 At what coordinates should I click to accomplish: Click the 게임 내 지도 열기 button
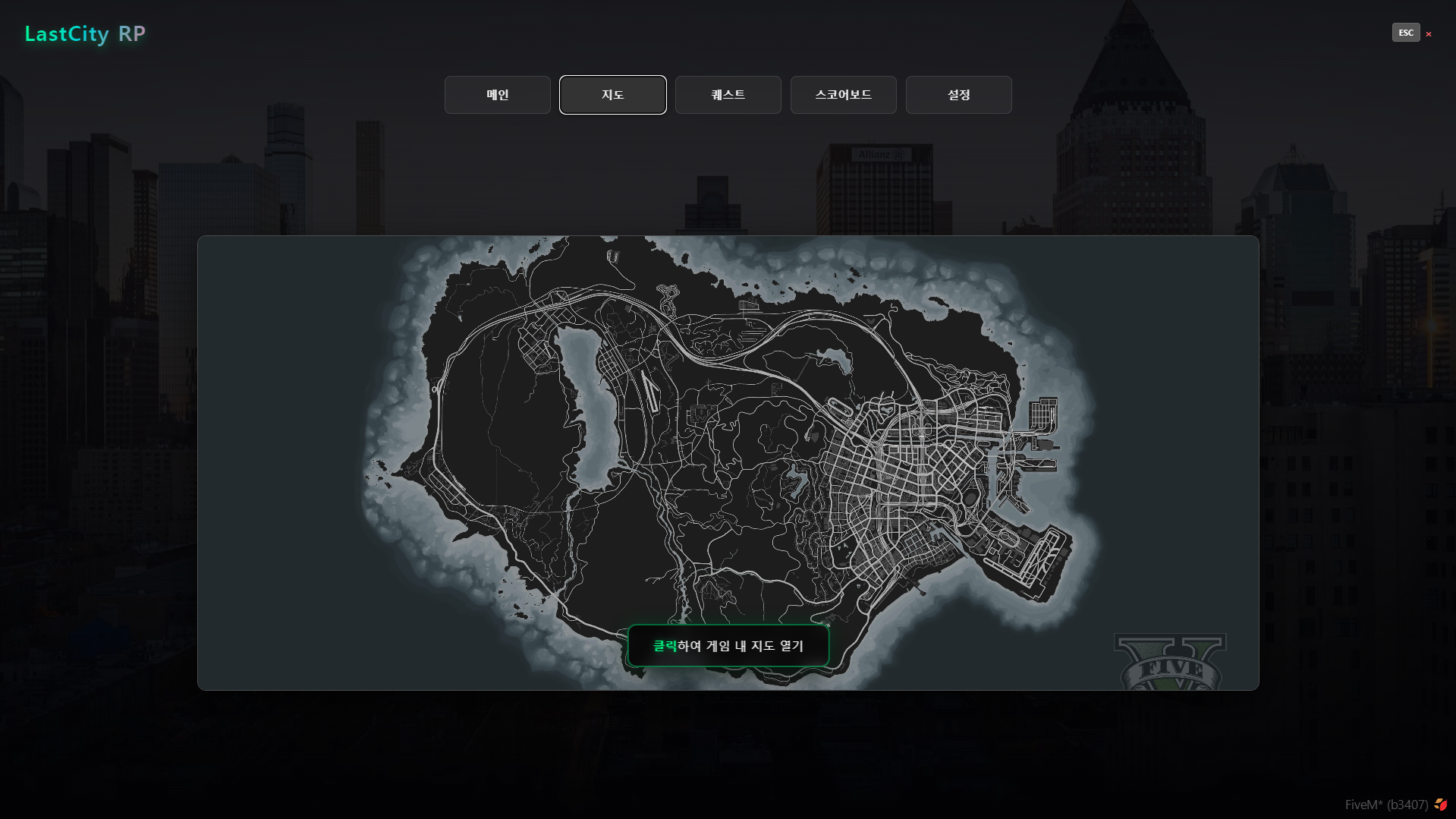tap(728, 646)
